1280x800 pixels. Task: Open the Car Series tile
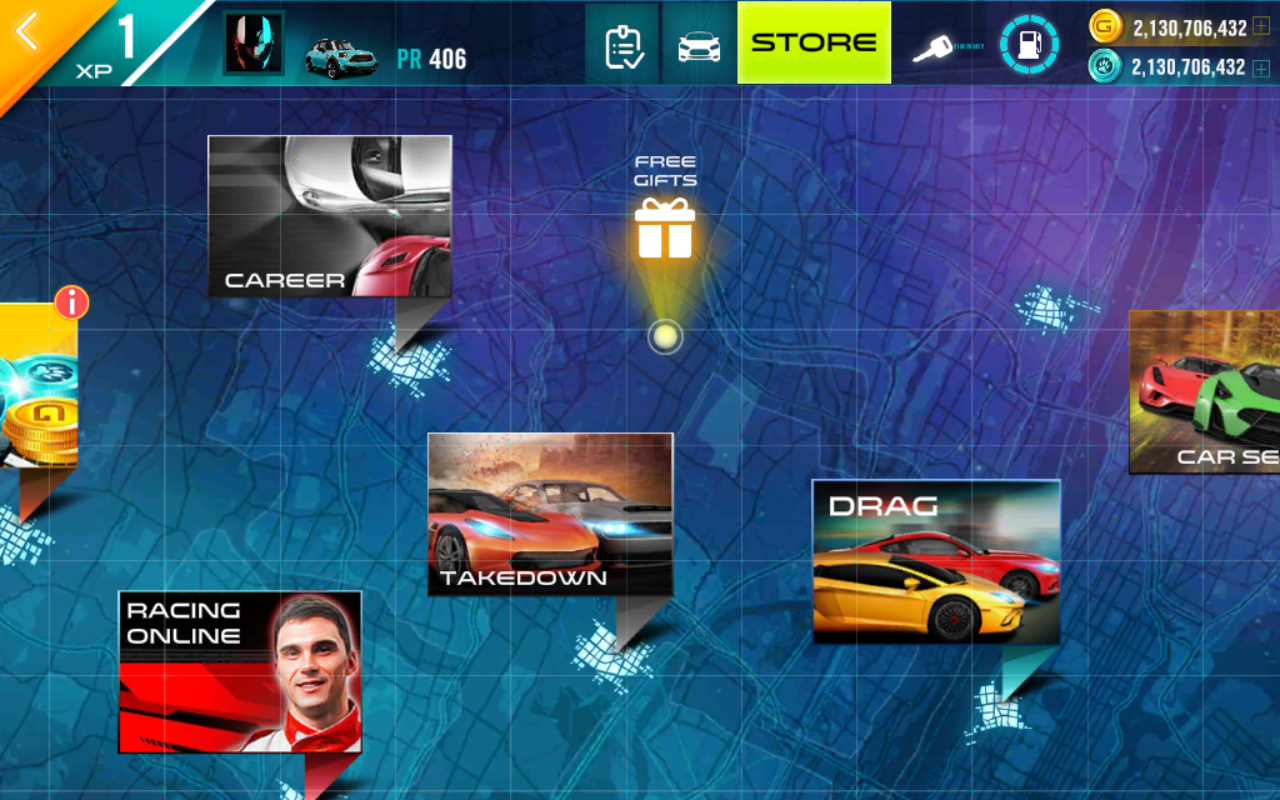click(1206, 391)
